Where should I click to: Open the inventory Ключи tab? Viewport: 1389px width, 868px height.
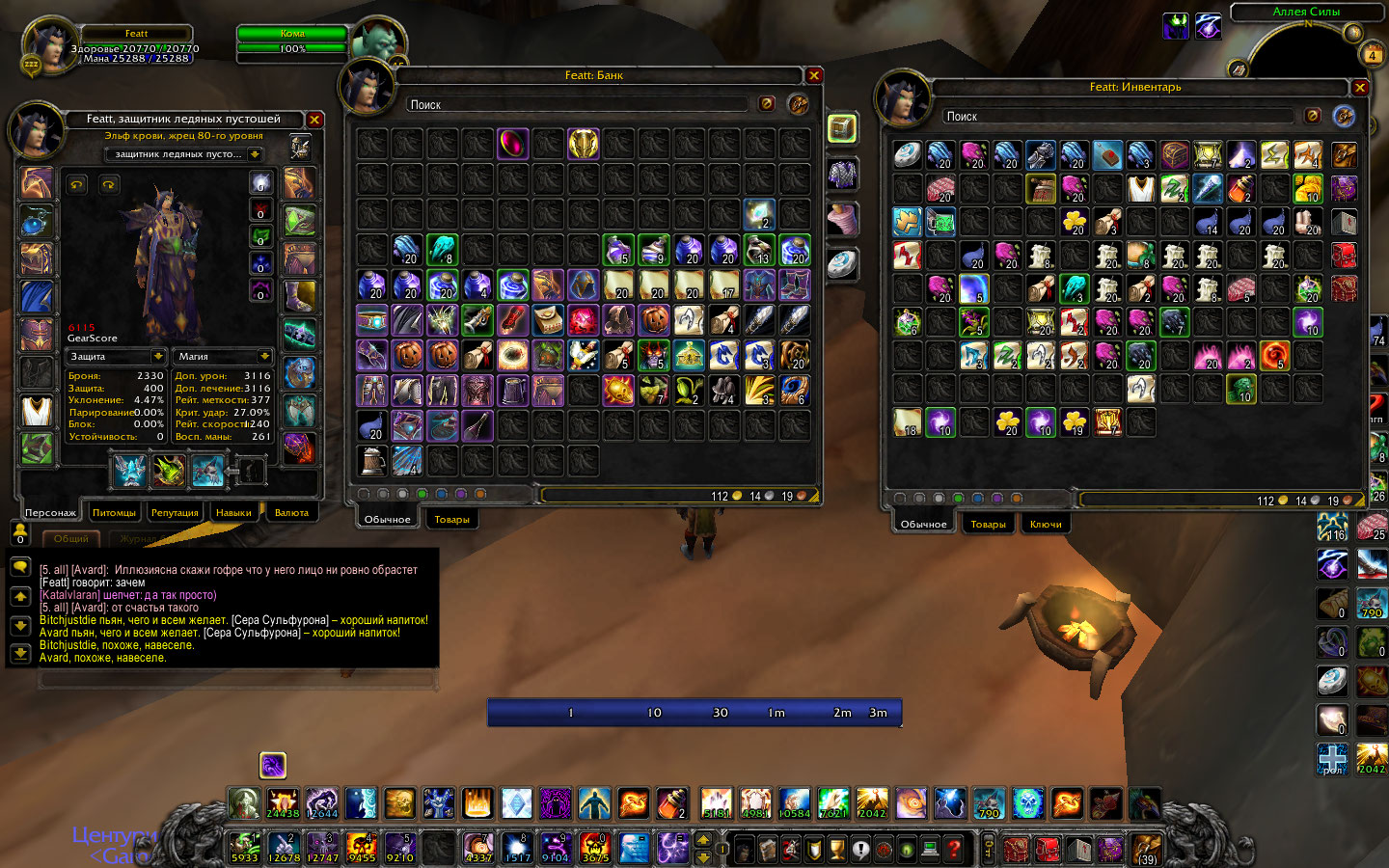[x=1046, y=525]
